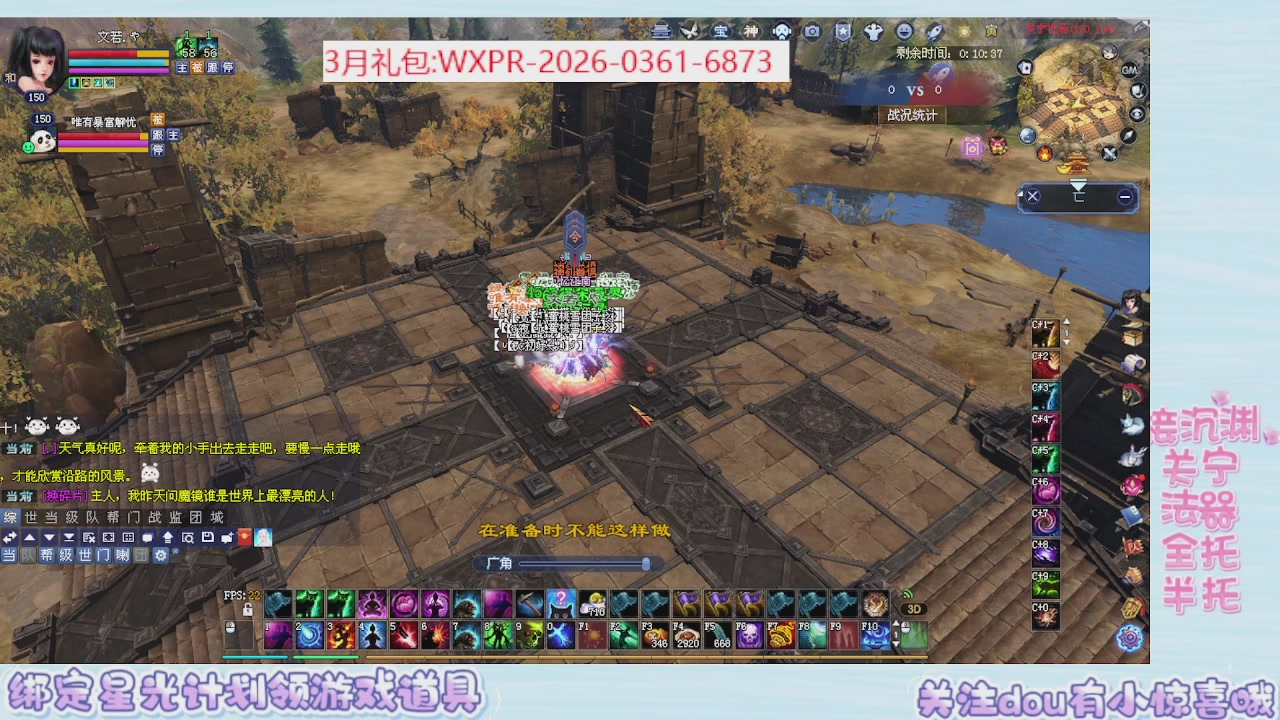Click the 广角 wide-angle slider handle
Image resolution: width=1280 pixels, height=720 pixels.
click(x=645, y=564)
